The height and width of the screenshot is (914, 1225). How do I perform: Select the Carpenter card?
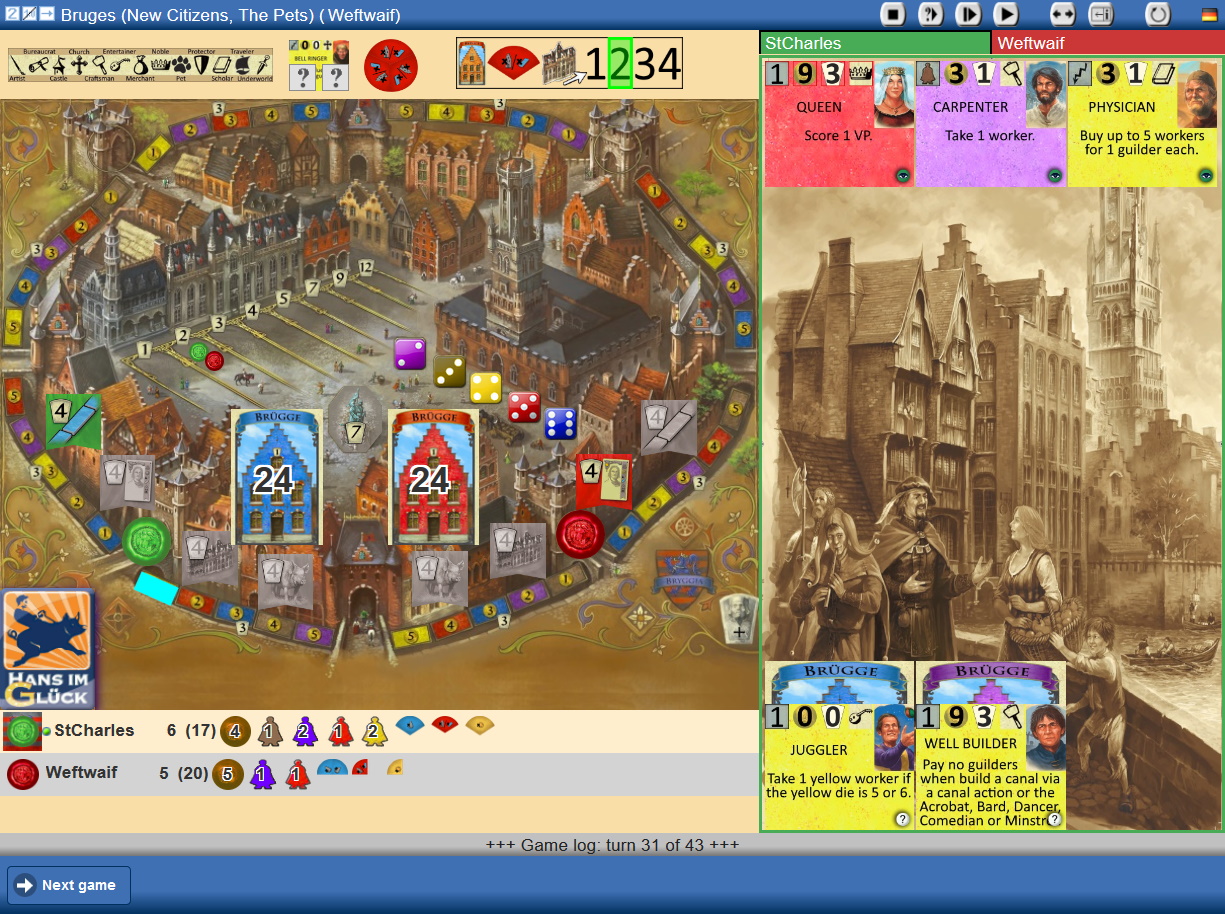point(990,122)
